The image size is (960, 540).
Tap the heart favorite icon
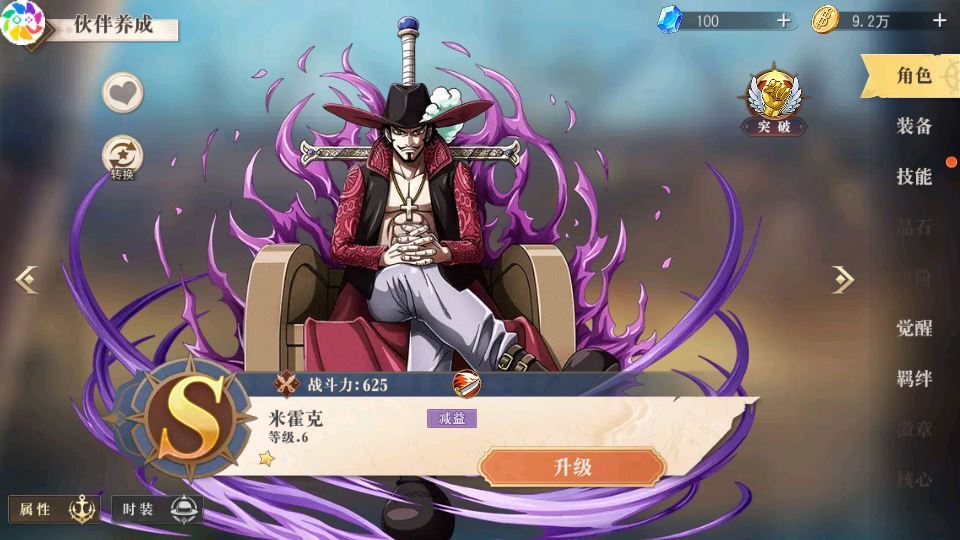pyautogui.click(x=123, y=93)
